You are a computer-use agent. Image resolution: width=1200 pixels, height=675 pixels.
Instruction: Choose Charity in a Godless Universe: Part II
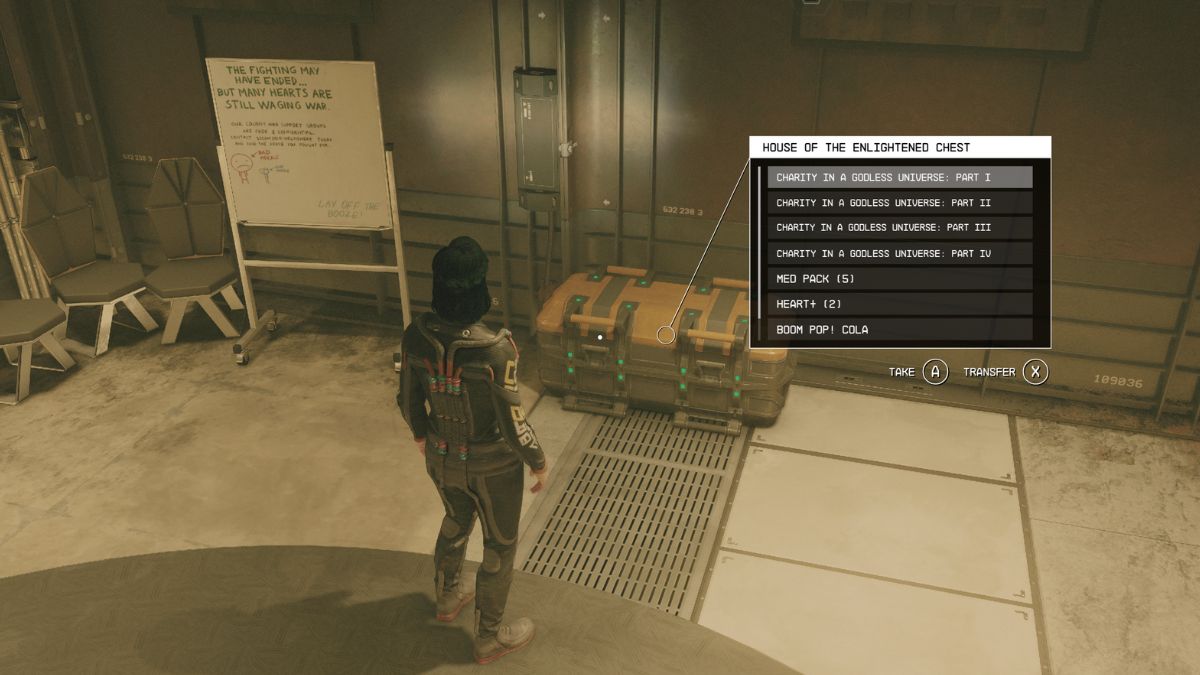point(899,202)
